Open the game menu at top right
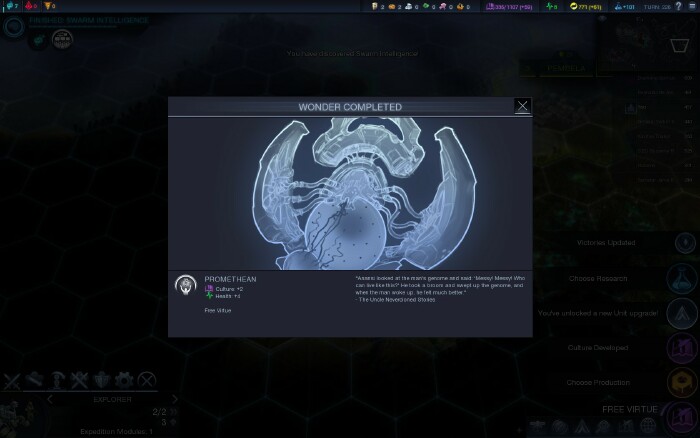 pos(691,7)
